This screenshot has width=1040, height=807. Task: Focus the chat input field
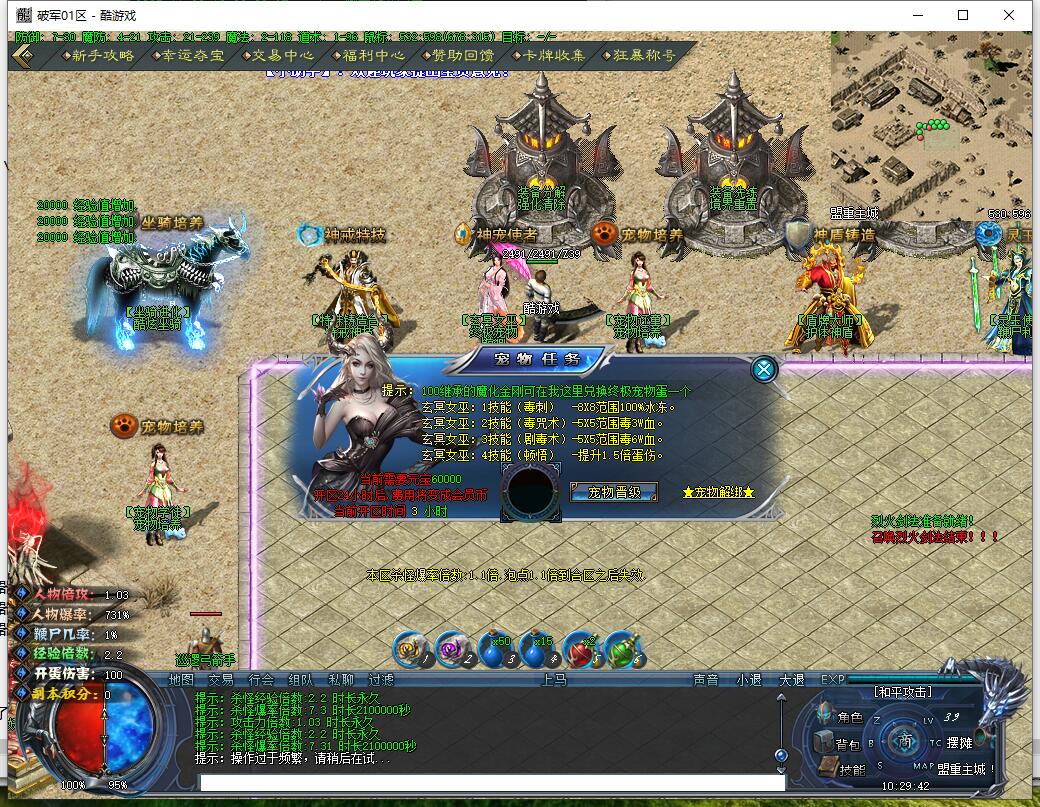pos(490,781)
